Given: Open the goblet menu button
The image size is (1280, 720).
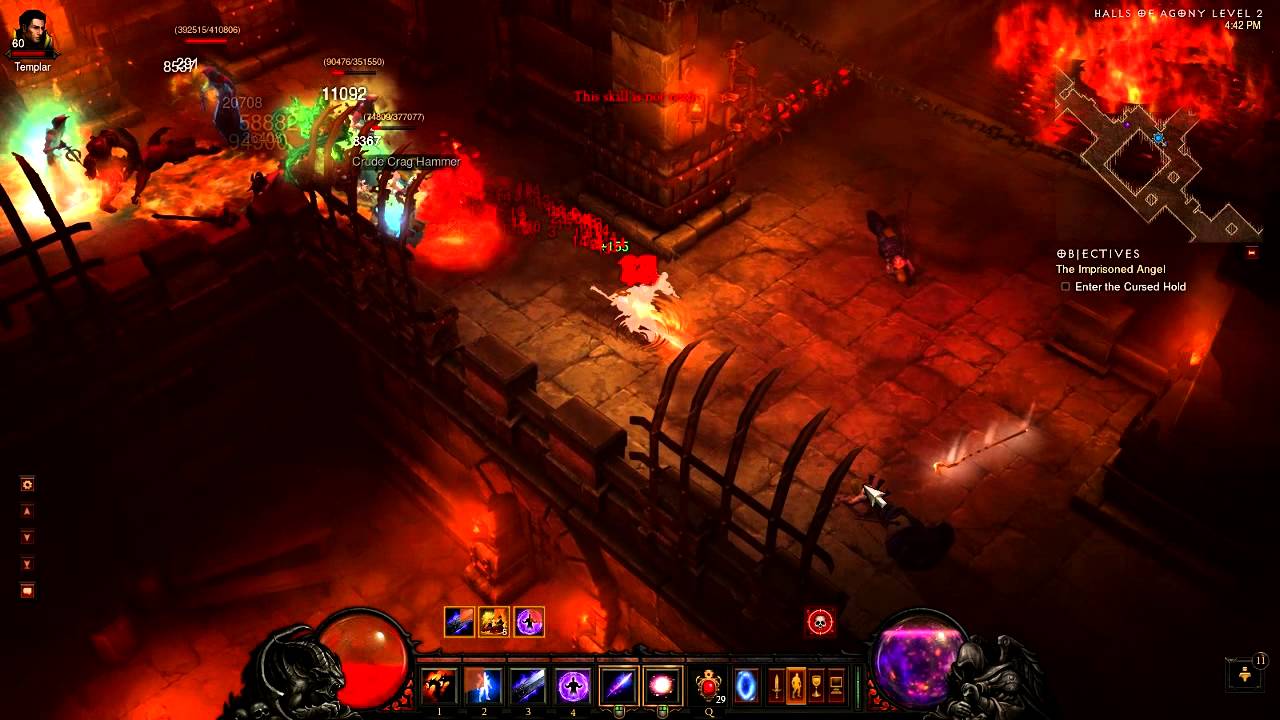Looking at the screenshot, I should point(816,687).
